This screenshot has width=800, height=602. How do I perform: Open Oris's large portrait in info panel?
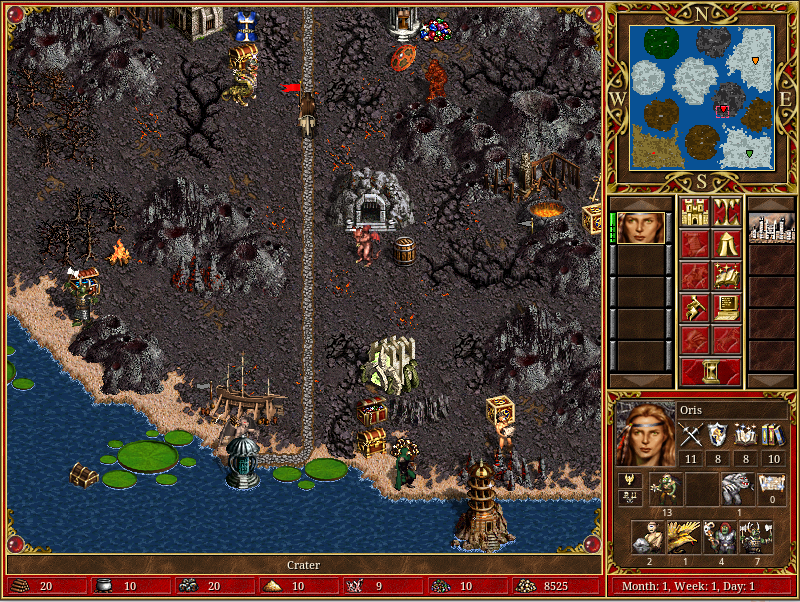(x=644, y=435)
